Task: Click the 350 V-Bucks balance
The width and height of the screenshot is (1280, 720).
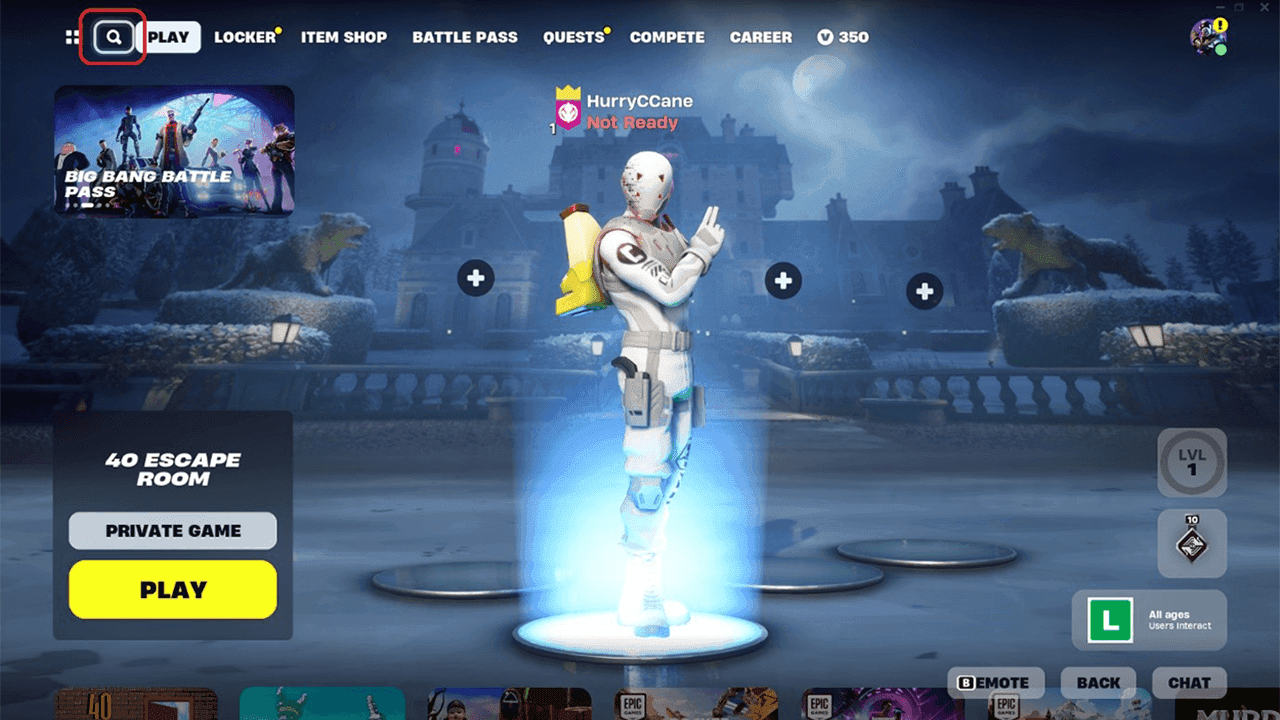Action: click(843, 37)
